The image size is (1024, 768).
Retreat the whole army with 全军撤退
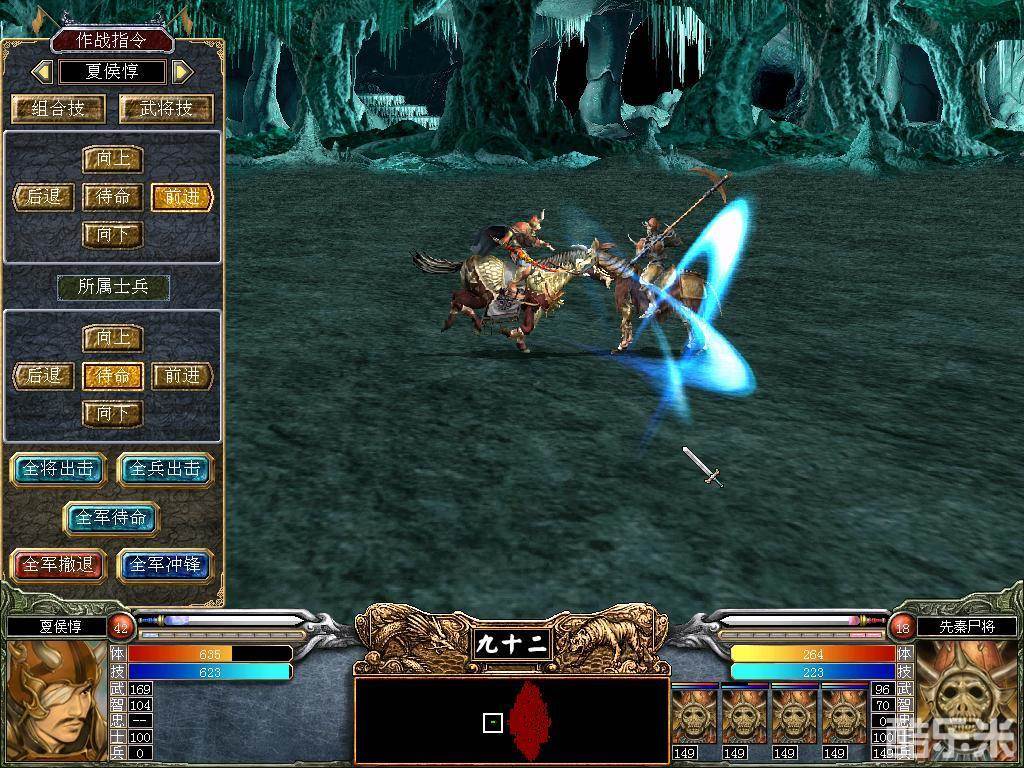(58, 565)
